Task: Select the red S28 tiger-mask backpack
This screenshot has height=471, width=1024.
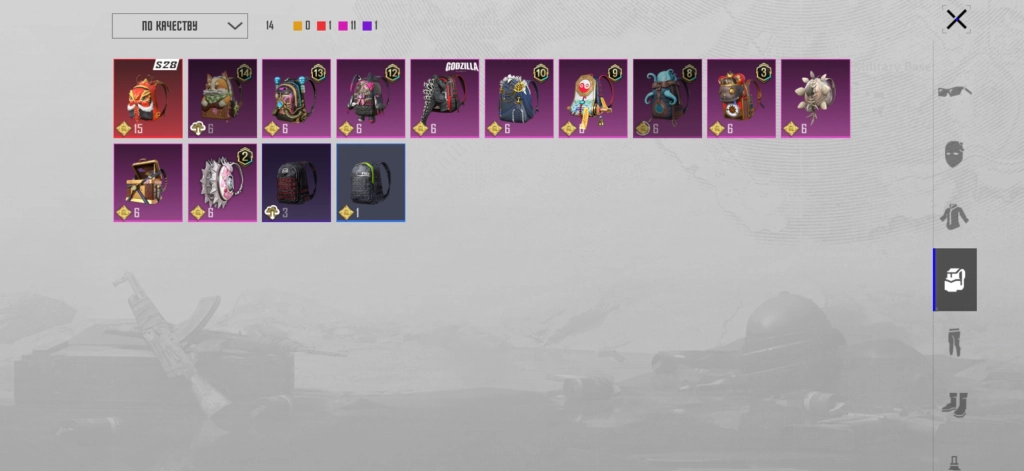Action: (148, 98)
